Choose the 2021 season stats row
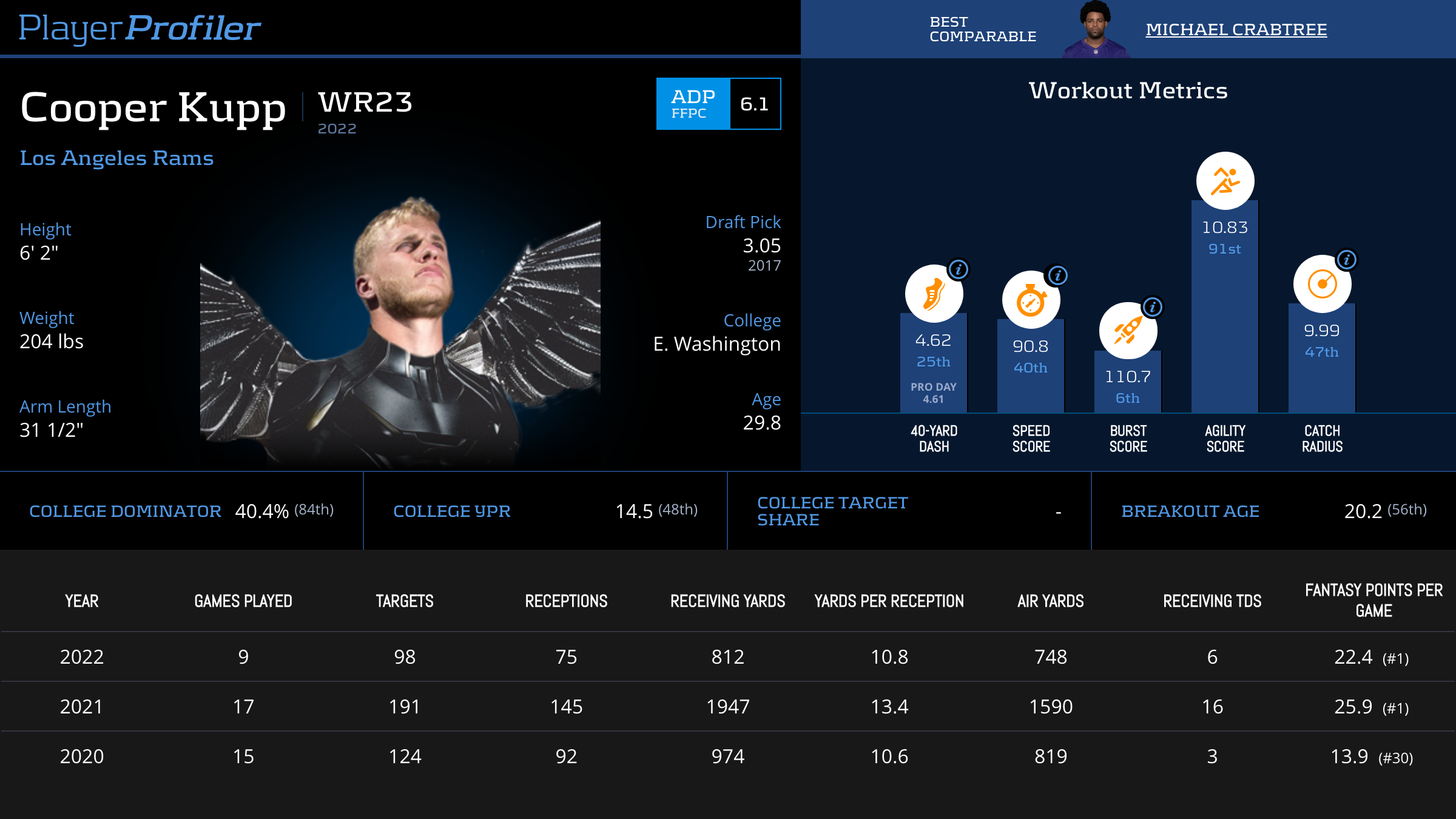 728,707
